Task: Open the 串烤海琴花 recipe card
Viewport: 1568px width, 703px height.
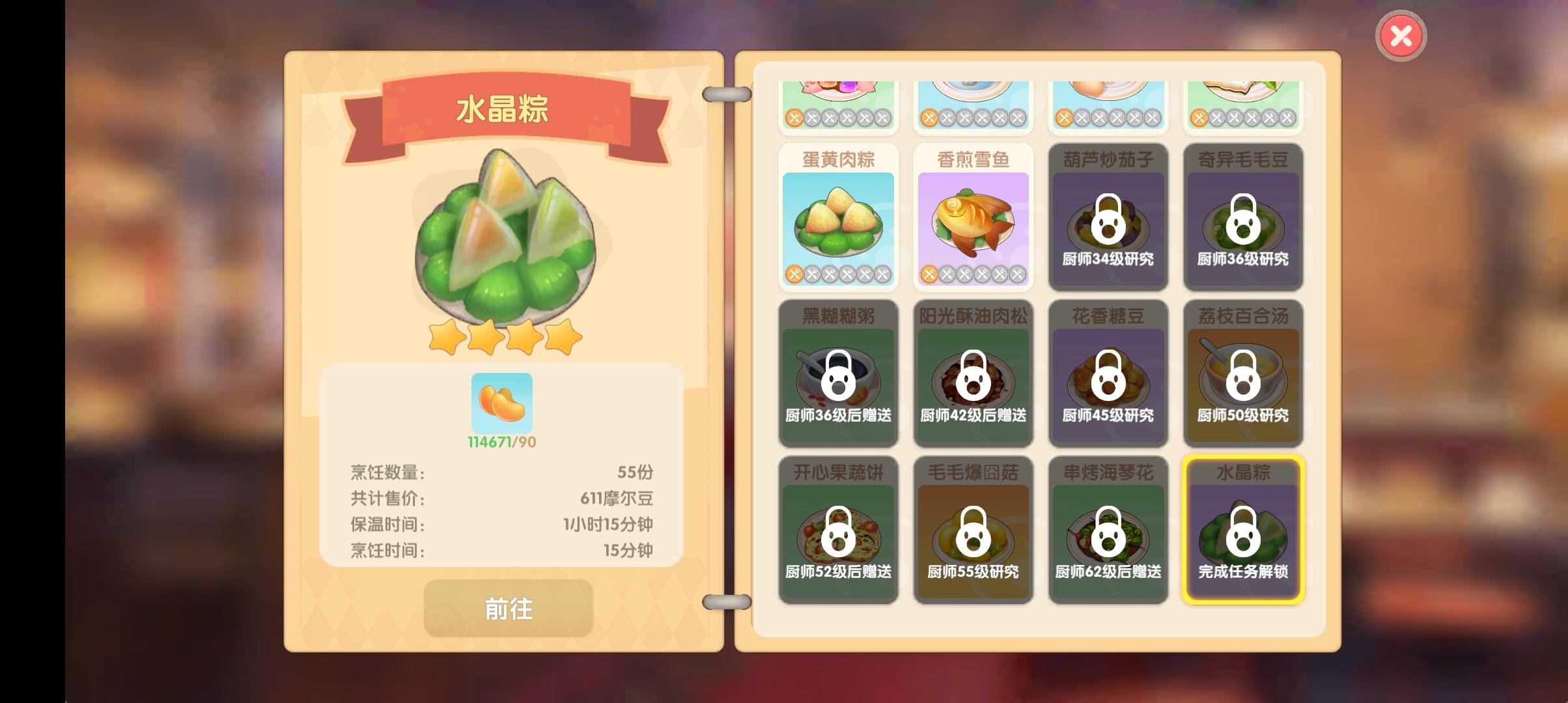Action: (1108, 529)
